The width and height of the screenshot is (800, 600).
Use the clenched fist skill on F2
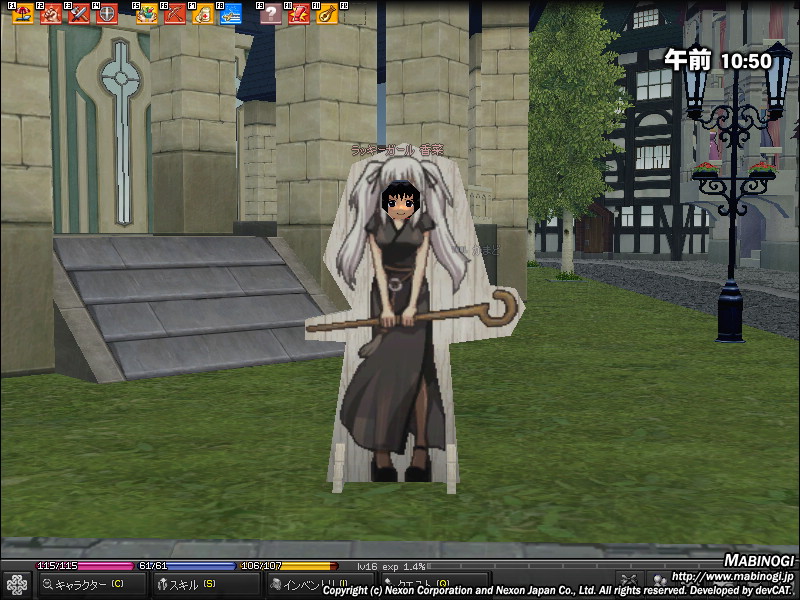51,14
